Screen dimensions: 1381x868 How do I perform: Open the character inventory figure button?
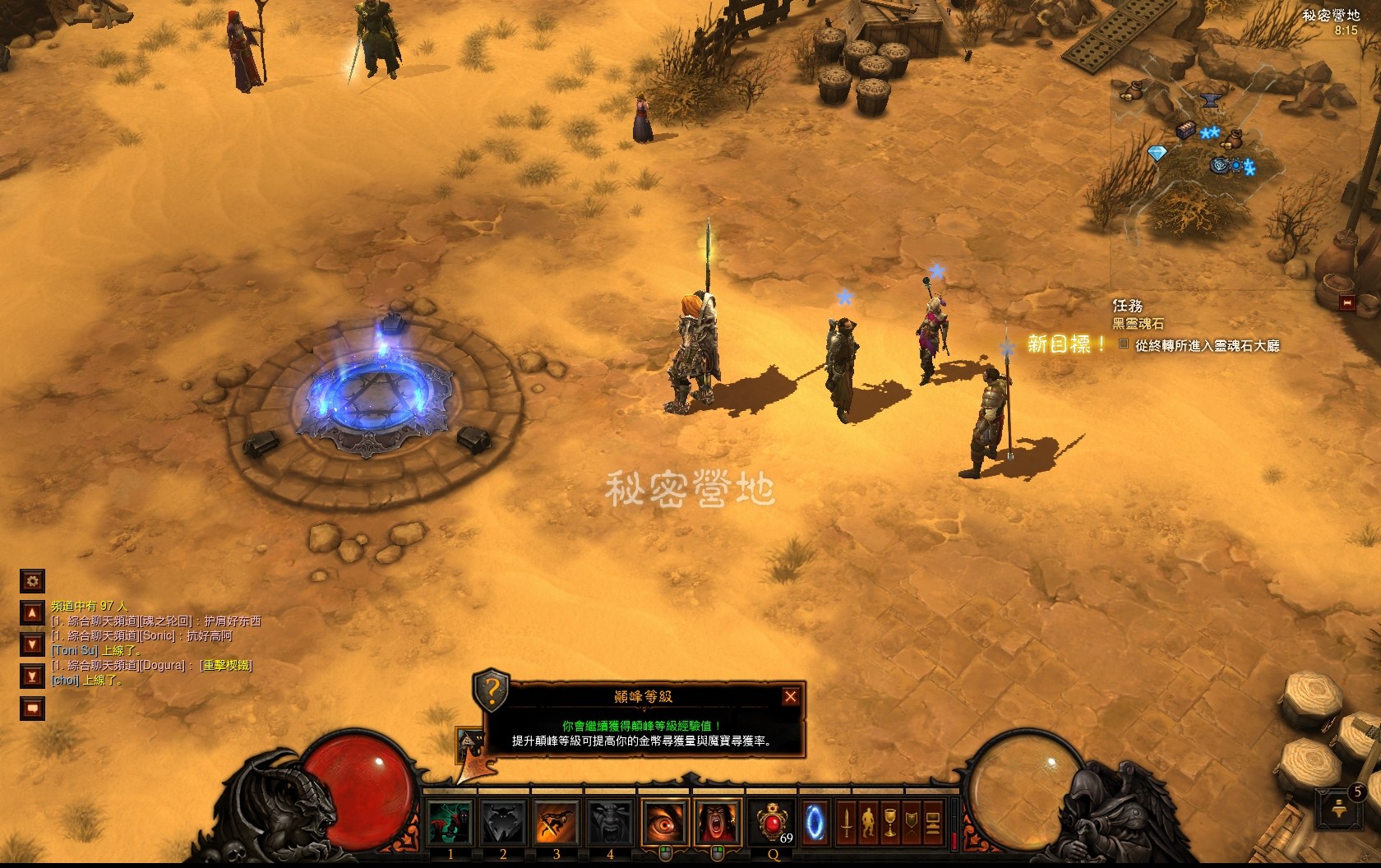tap(867, 821)
